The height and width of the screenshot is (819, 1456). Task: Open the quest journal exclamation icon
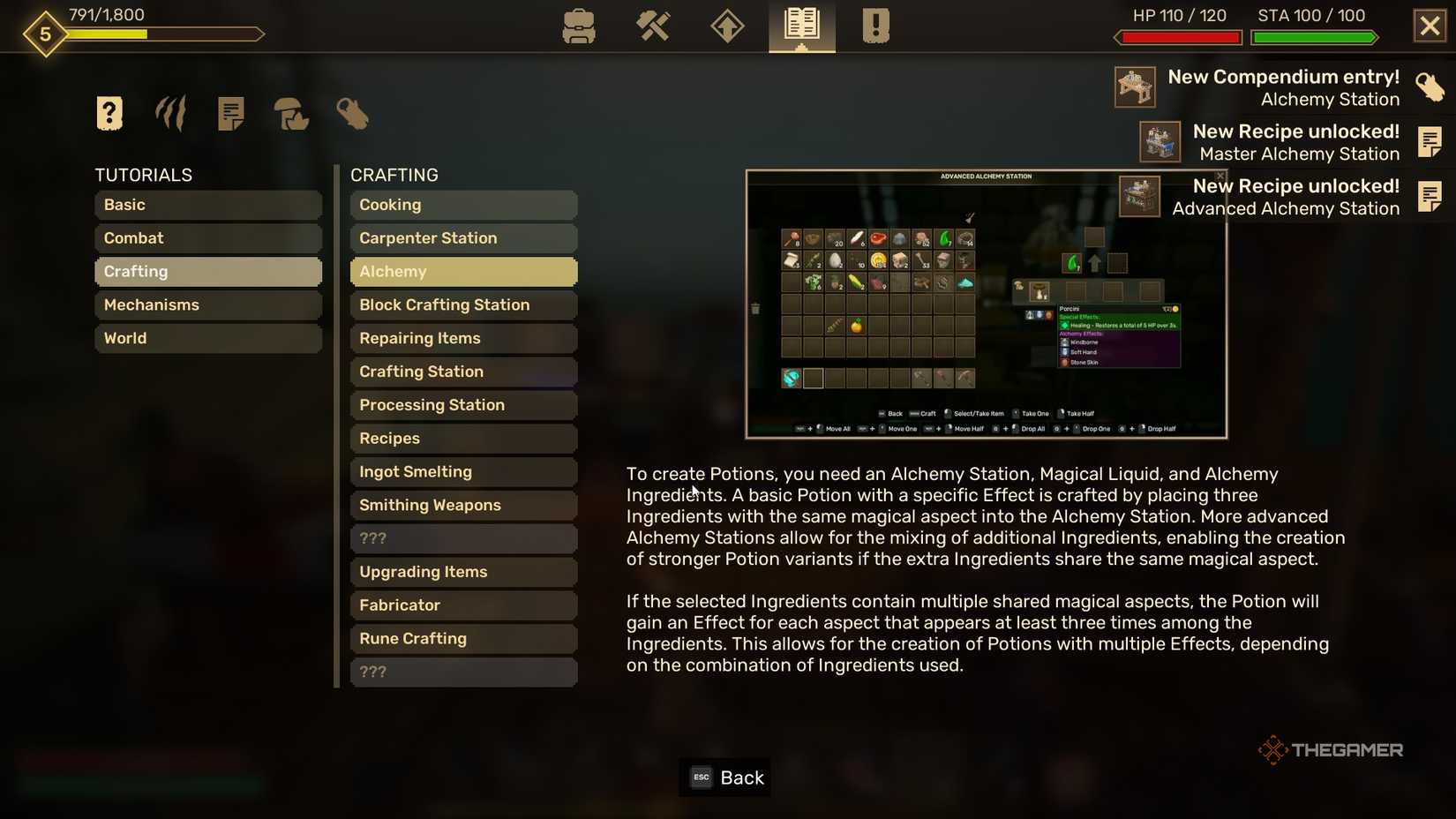[874, 26]
